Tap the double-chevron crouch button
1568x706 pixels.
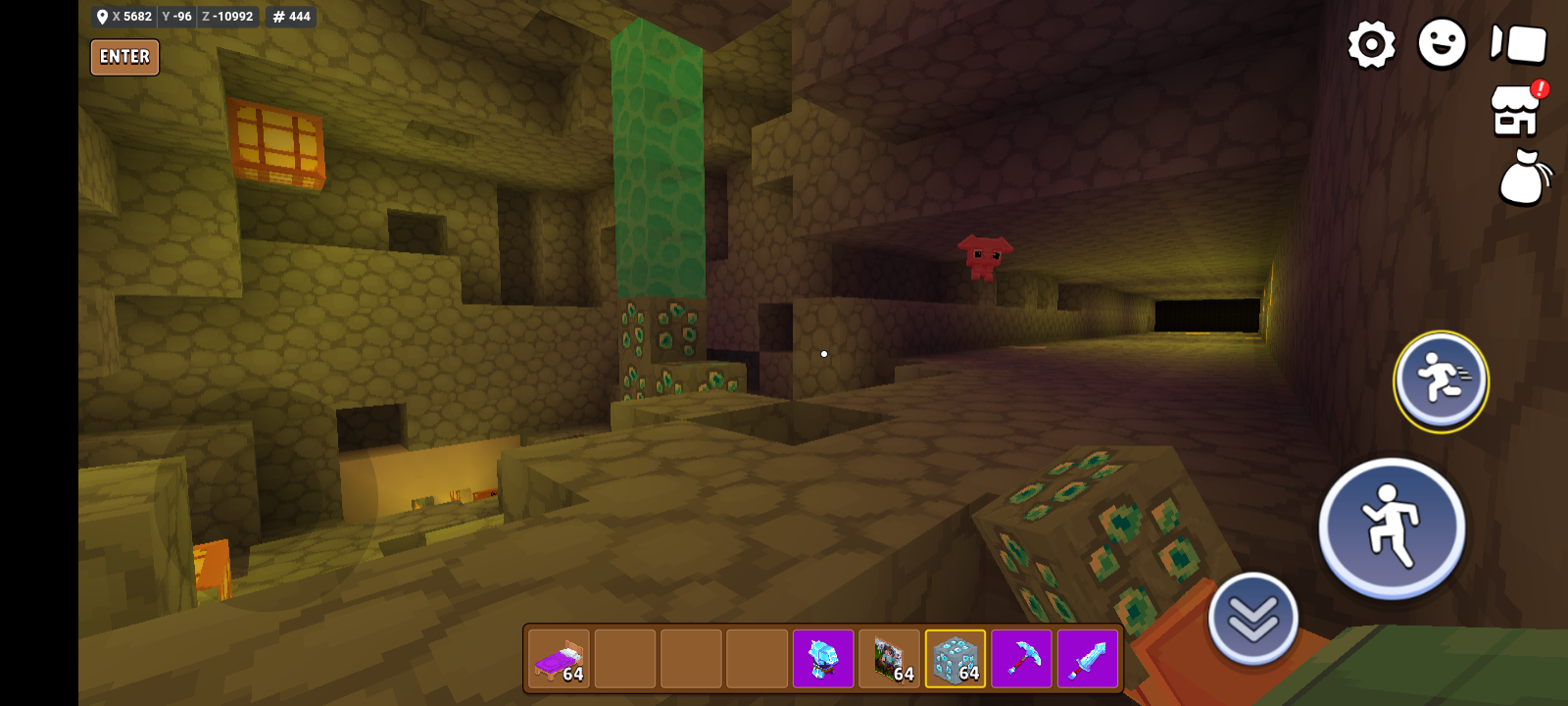[1253, 618]
